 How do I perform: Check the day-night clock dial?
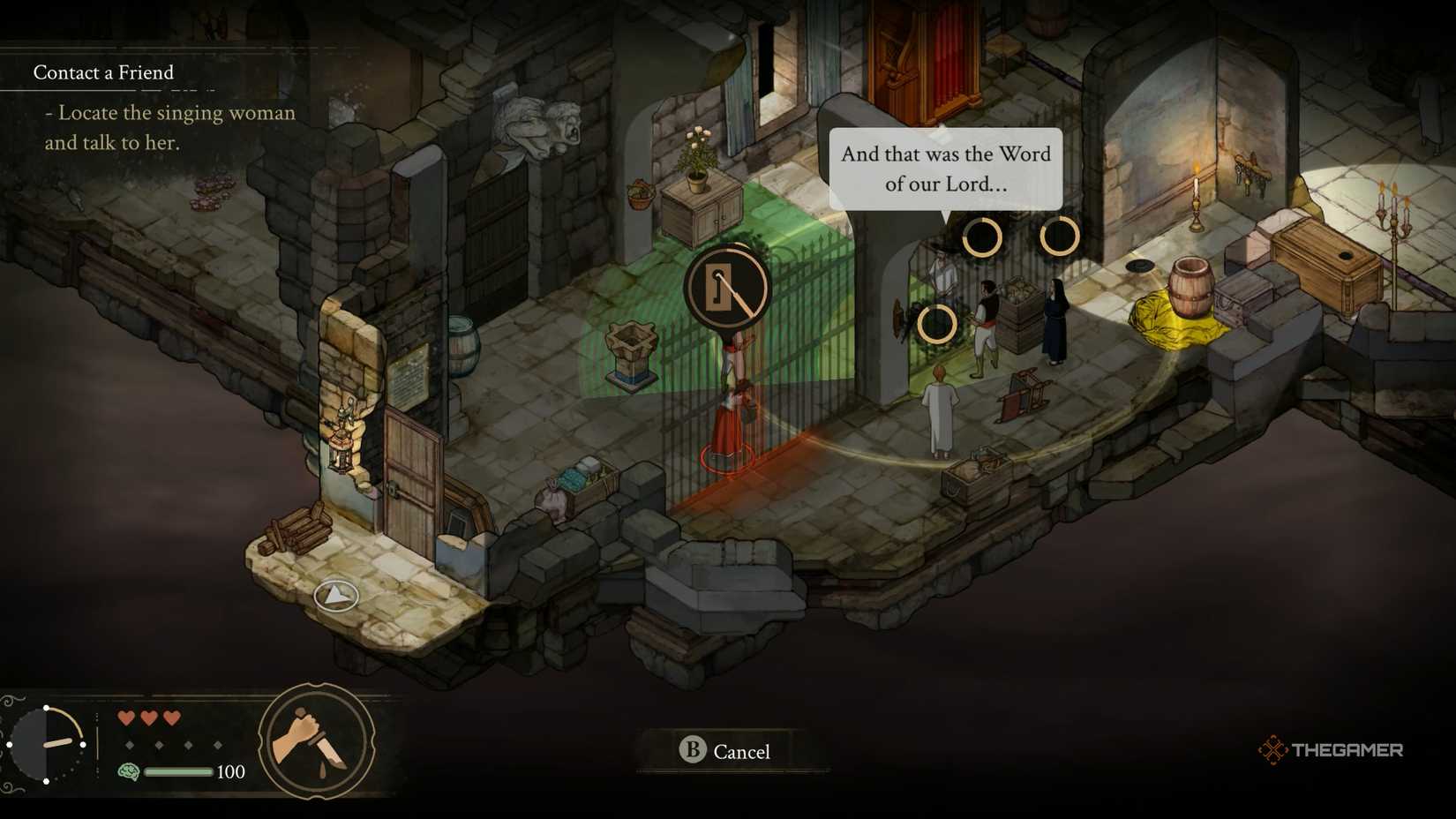click(x=47, y=744)
